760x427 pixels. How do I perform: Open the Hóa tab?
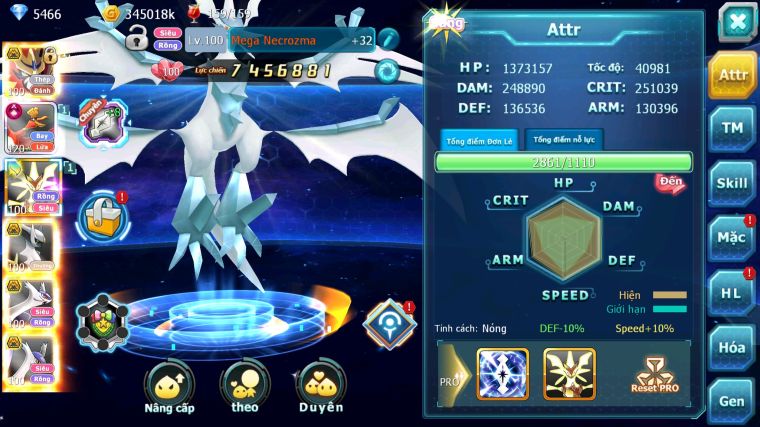pos(732,347)
